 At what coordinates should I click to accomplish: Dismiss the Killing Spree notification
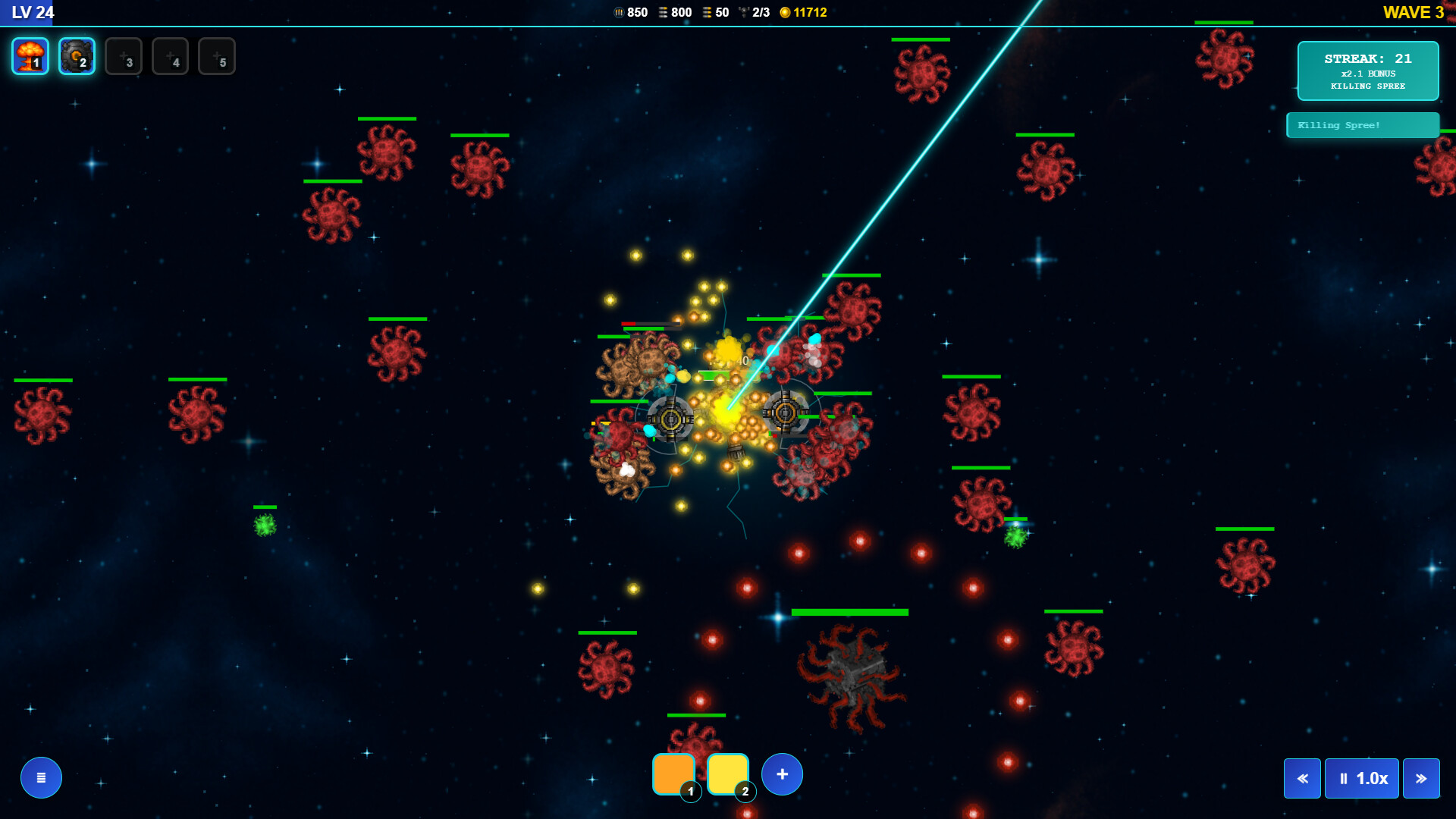1363,124
